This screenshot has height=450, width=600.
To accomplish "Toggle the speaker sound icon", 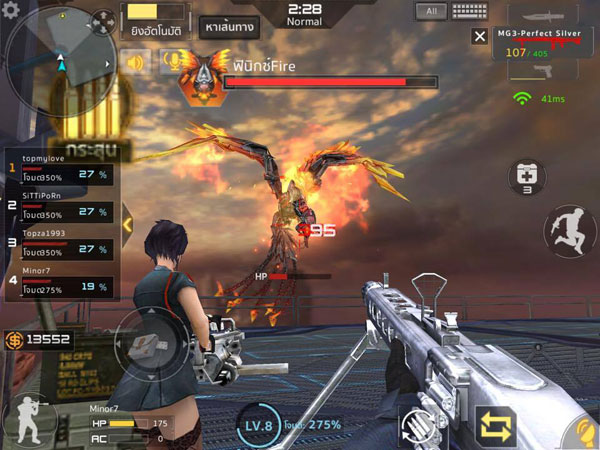I will (x=134, y=62).
